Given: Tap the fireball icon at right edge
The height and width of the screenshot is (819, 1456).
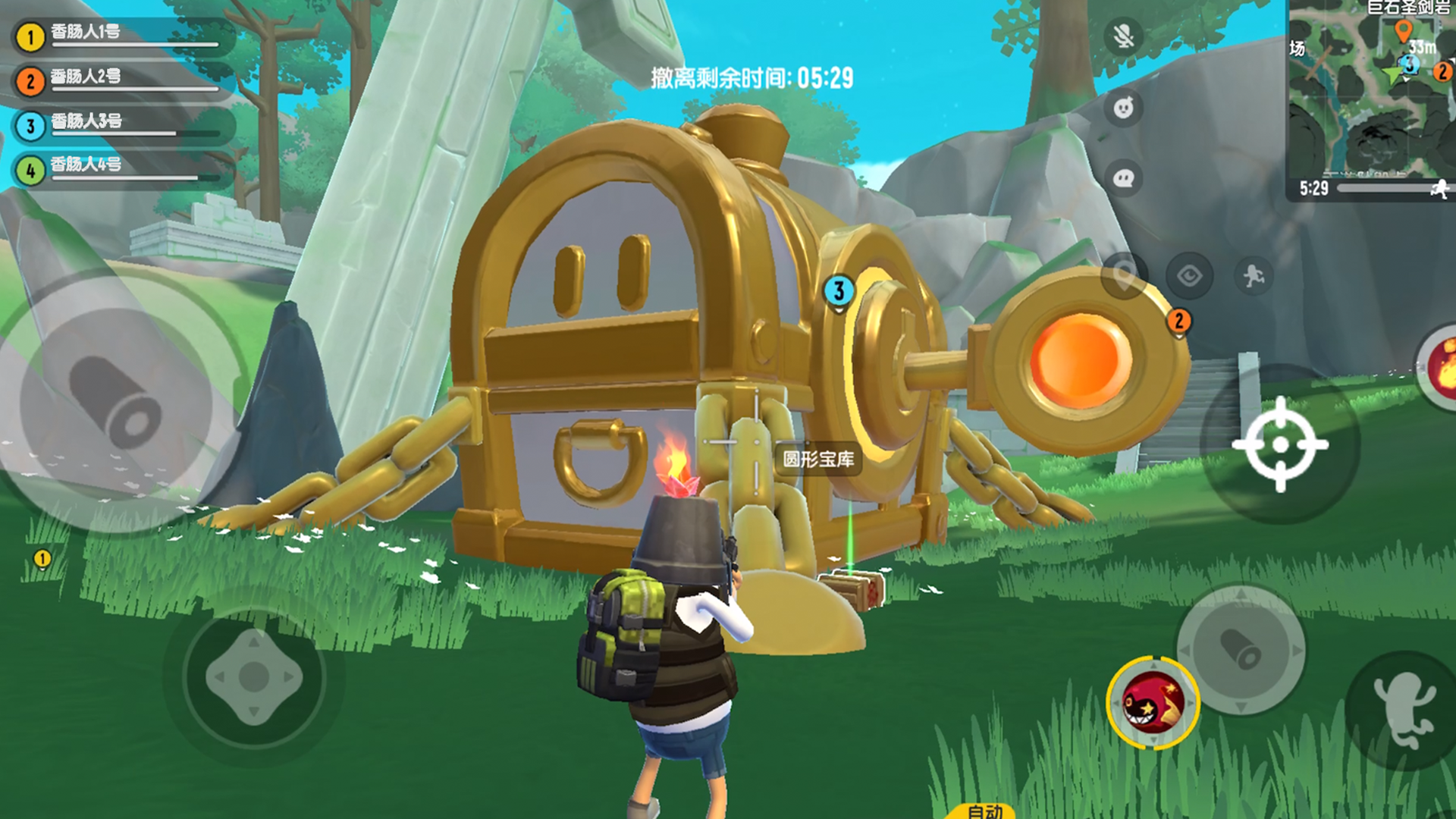Looking at the screenshot, I should point(1441,369).
